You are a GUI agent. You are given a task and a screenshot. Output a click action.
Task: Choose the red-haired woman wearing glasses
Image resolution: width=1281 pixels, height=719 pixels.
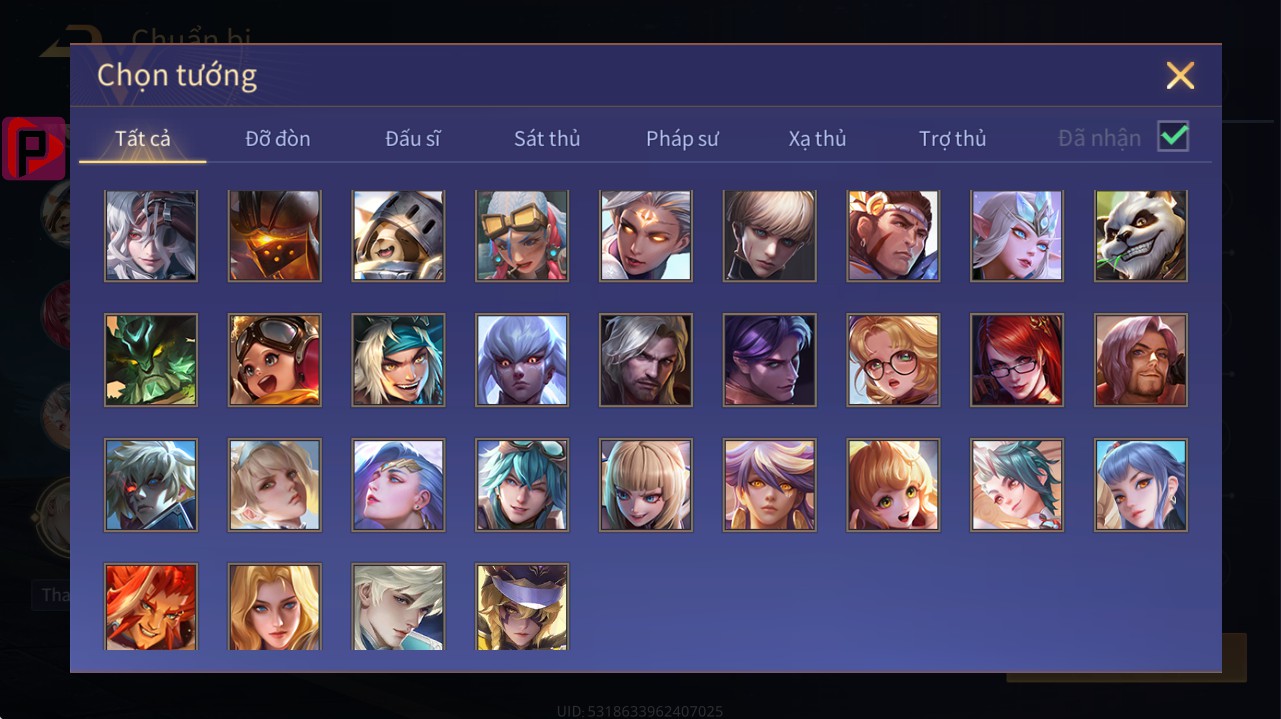click(x=1017, y=360)
